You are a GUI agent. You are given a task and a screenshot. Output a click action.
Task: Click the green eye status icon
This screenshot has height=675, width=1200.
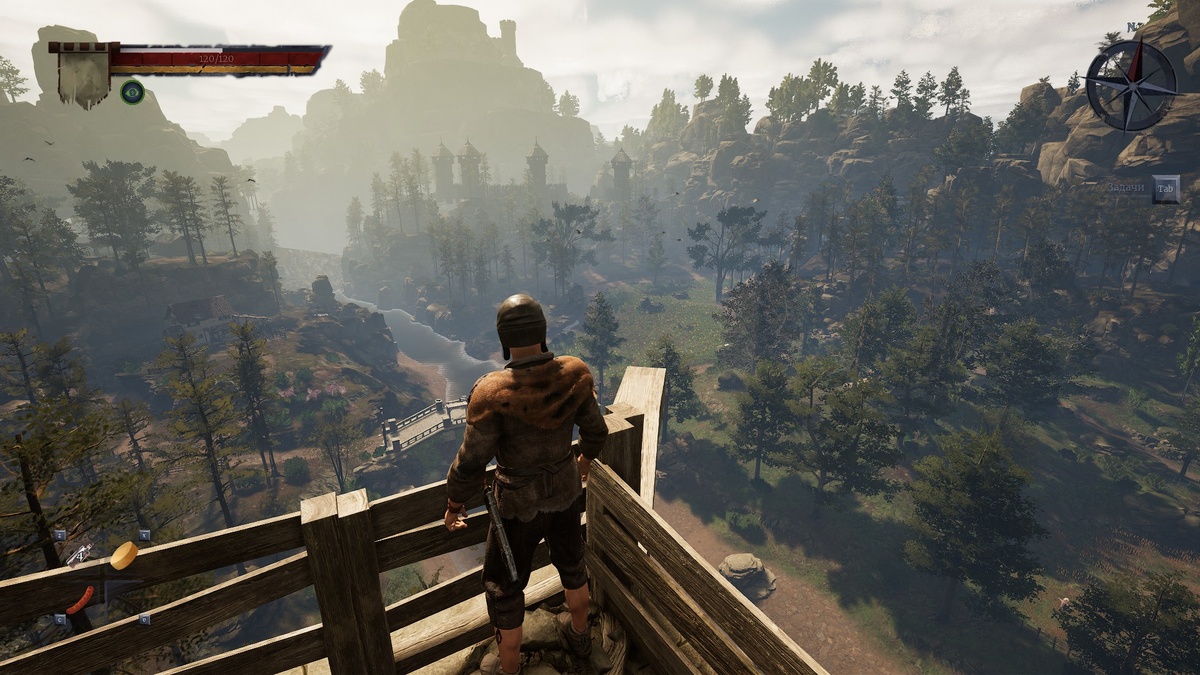(x=132, y=93)
